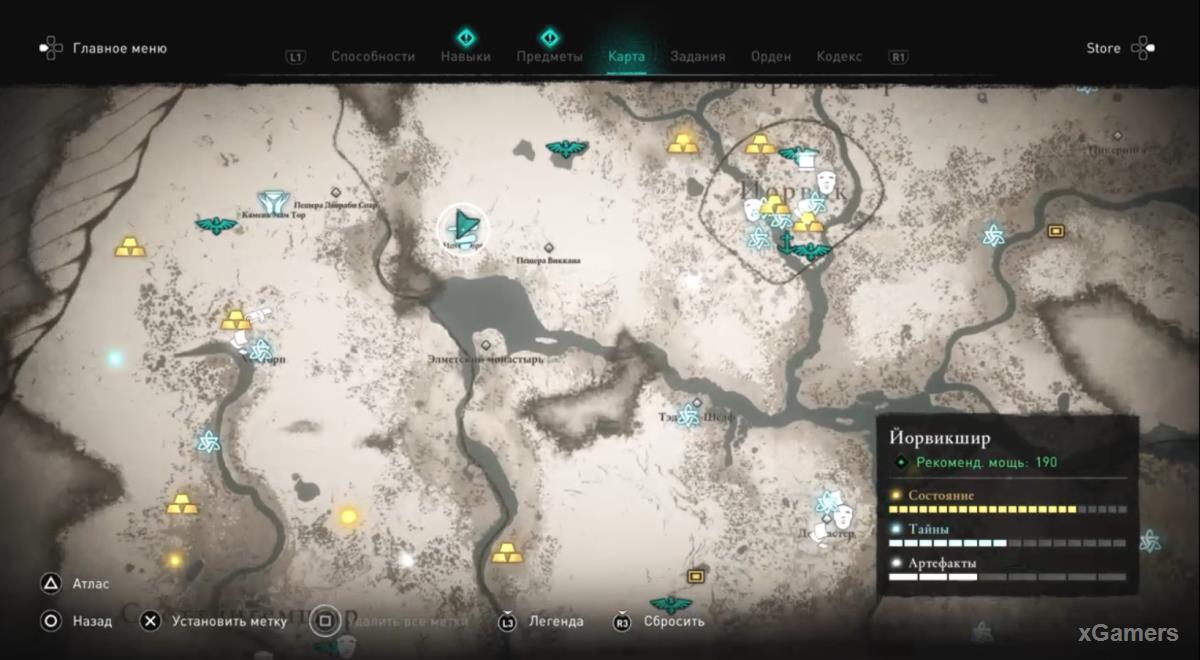Switch to the Способности tab
This screenshot has width=1200, height=660.
[x=373, y=57]
